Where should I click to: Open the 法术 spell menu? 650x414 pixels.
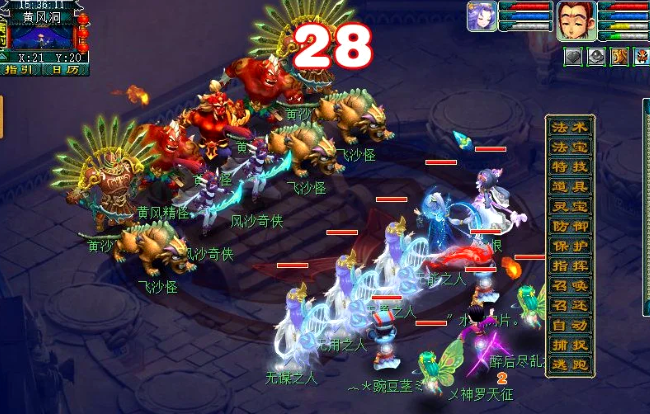[572, 125]
